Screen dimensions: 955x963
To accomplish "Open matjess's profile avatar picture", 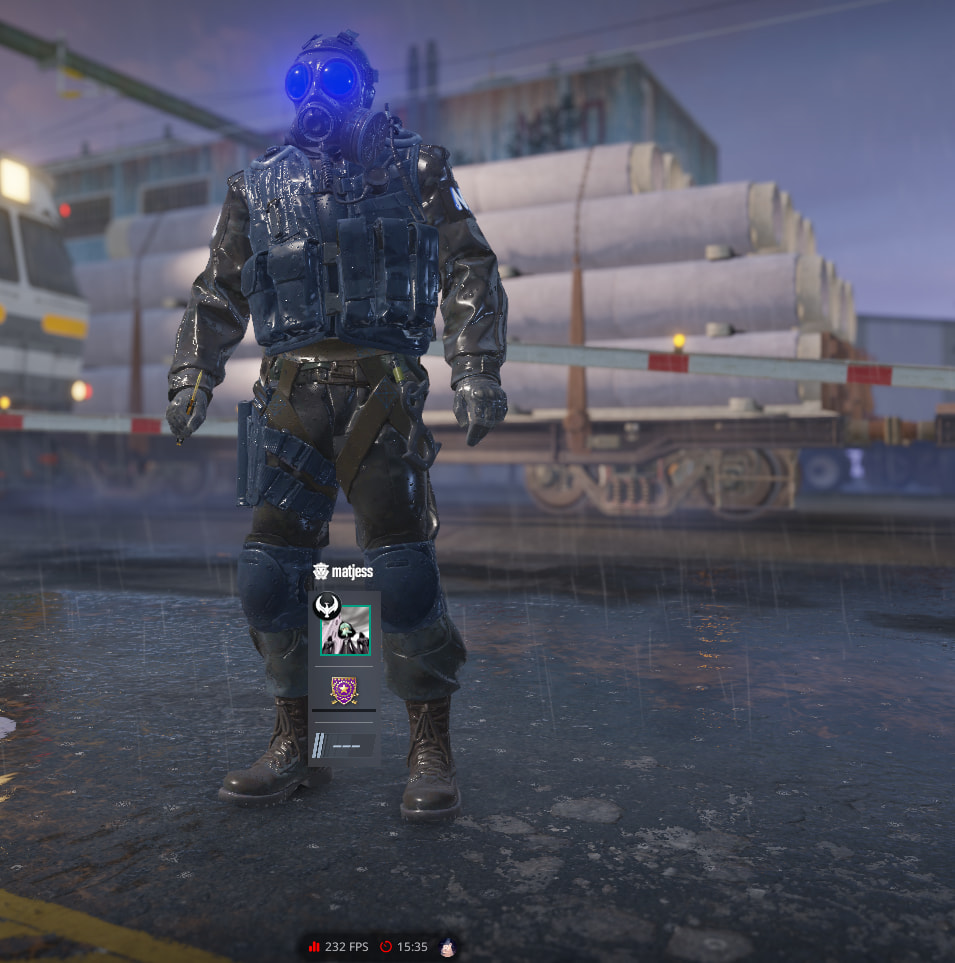I will (x=346, y=634).
